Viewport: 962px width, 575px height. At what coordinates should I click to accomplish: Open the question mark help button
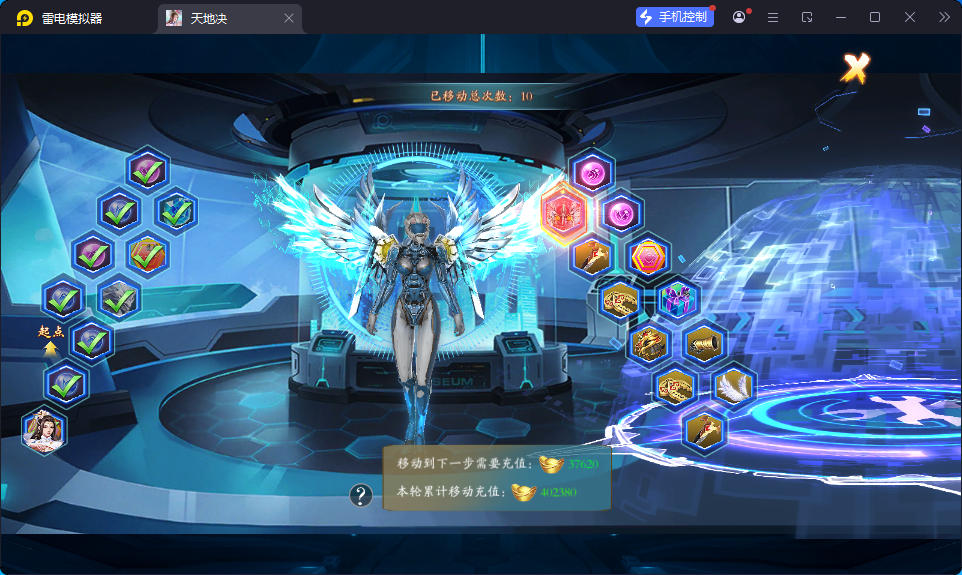click(x=362, y=495)
